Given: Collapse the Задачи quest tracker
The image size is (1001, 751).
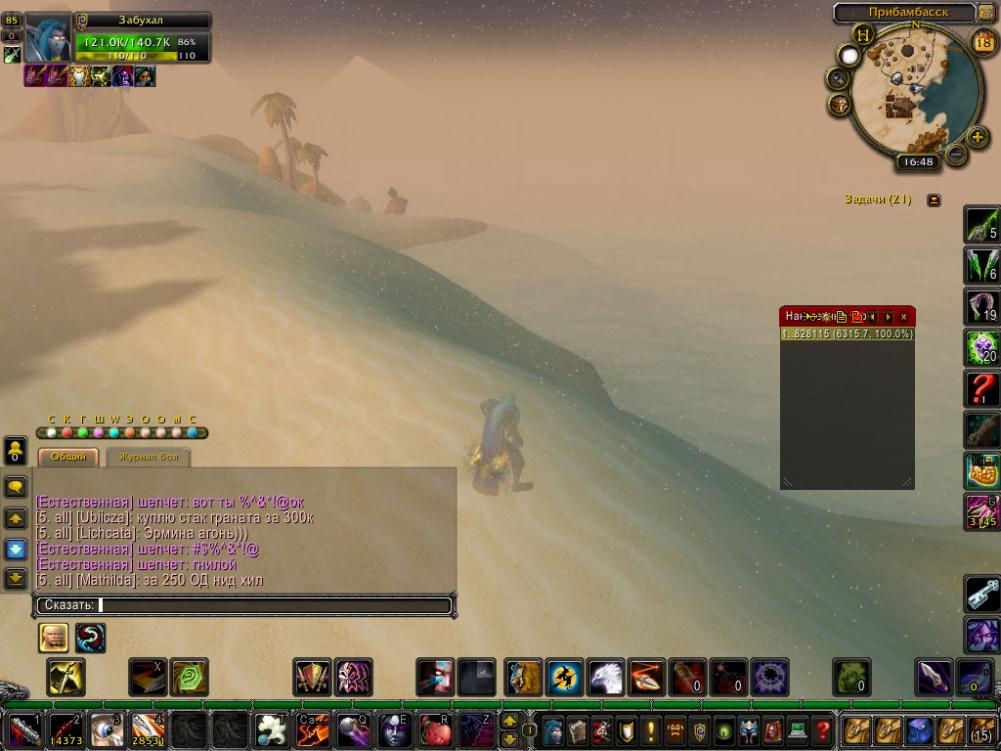Looking at the screenshot, I should click(934, 199).
